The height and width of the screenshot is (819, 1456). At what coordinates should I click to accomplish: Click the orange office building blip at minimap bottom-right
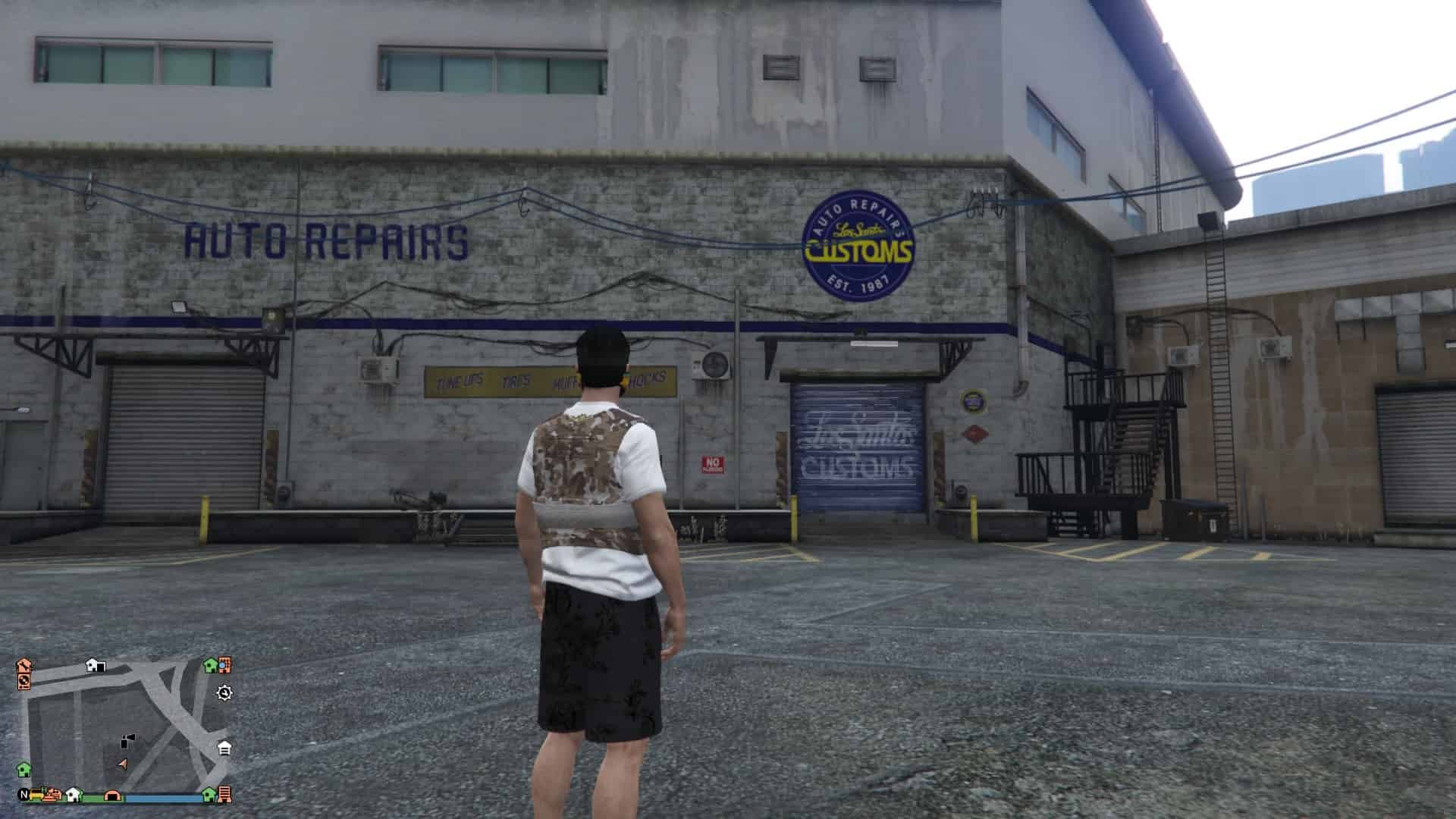click(224, 795)
